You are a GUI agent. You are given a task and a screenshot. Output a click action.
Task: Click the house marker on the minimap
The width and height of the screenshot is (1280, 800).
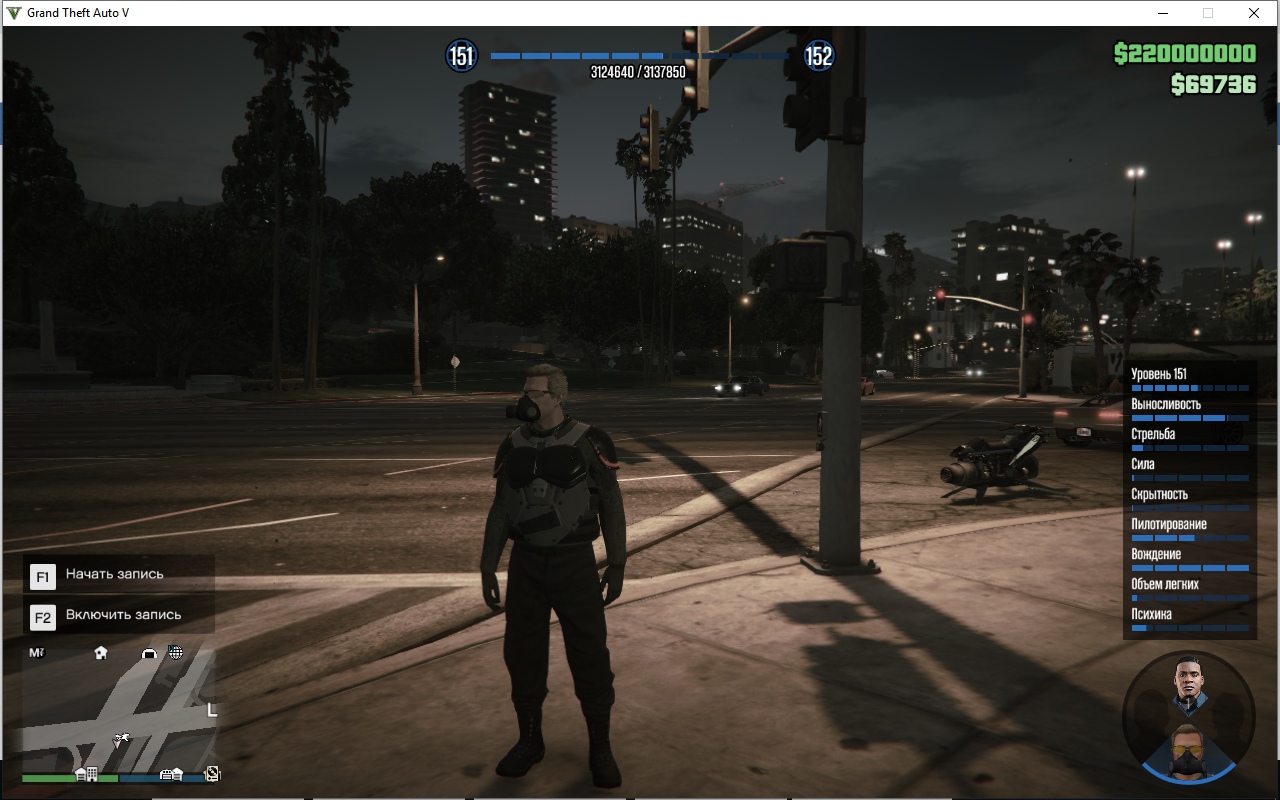[101, 653]
